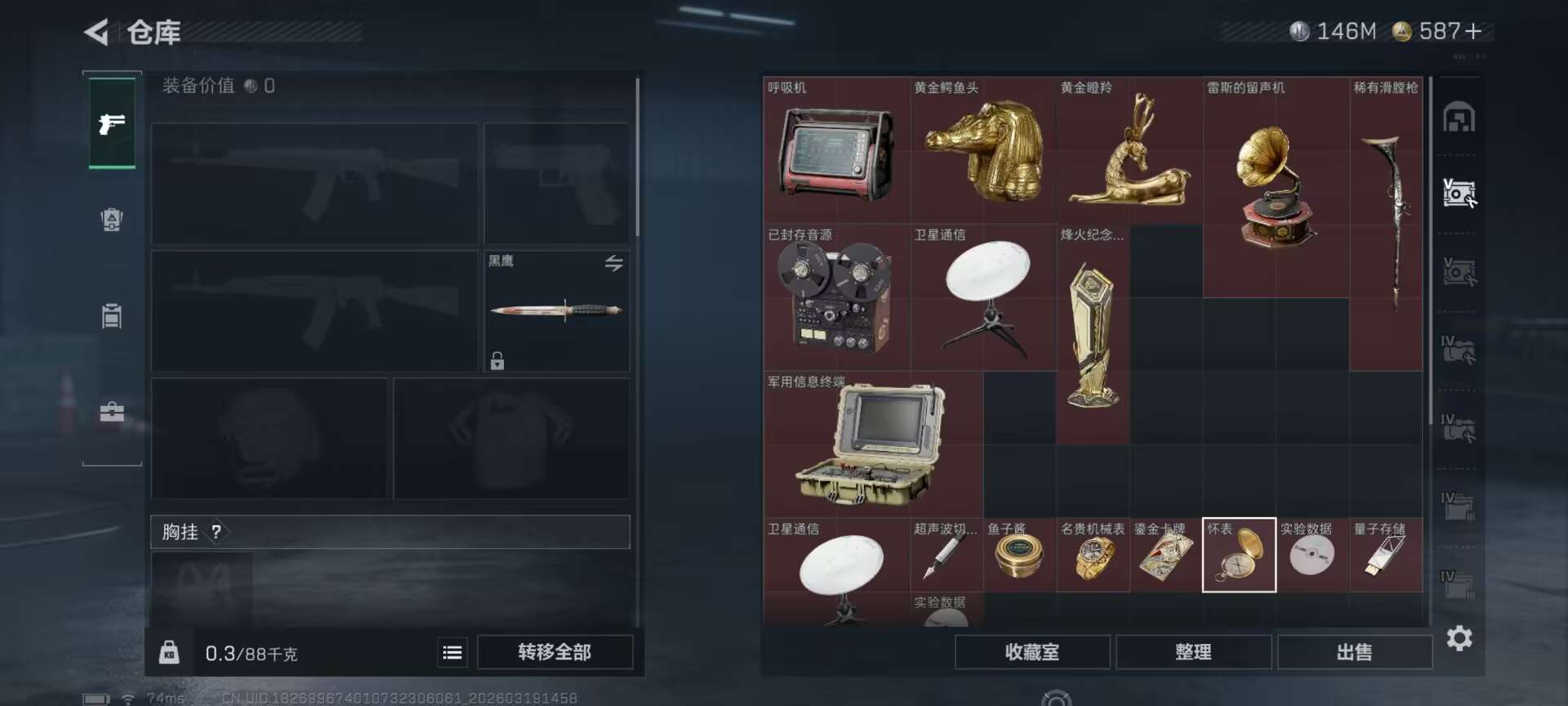Open the 胸挂 help question mark
Screen dimensions: 1568x706
point(216,532)
